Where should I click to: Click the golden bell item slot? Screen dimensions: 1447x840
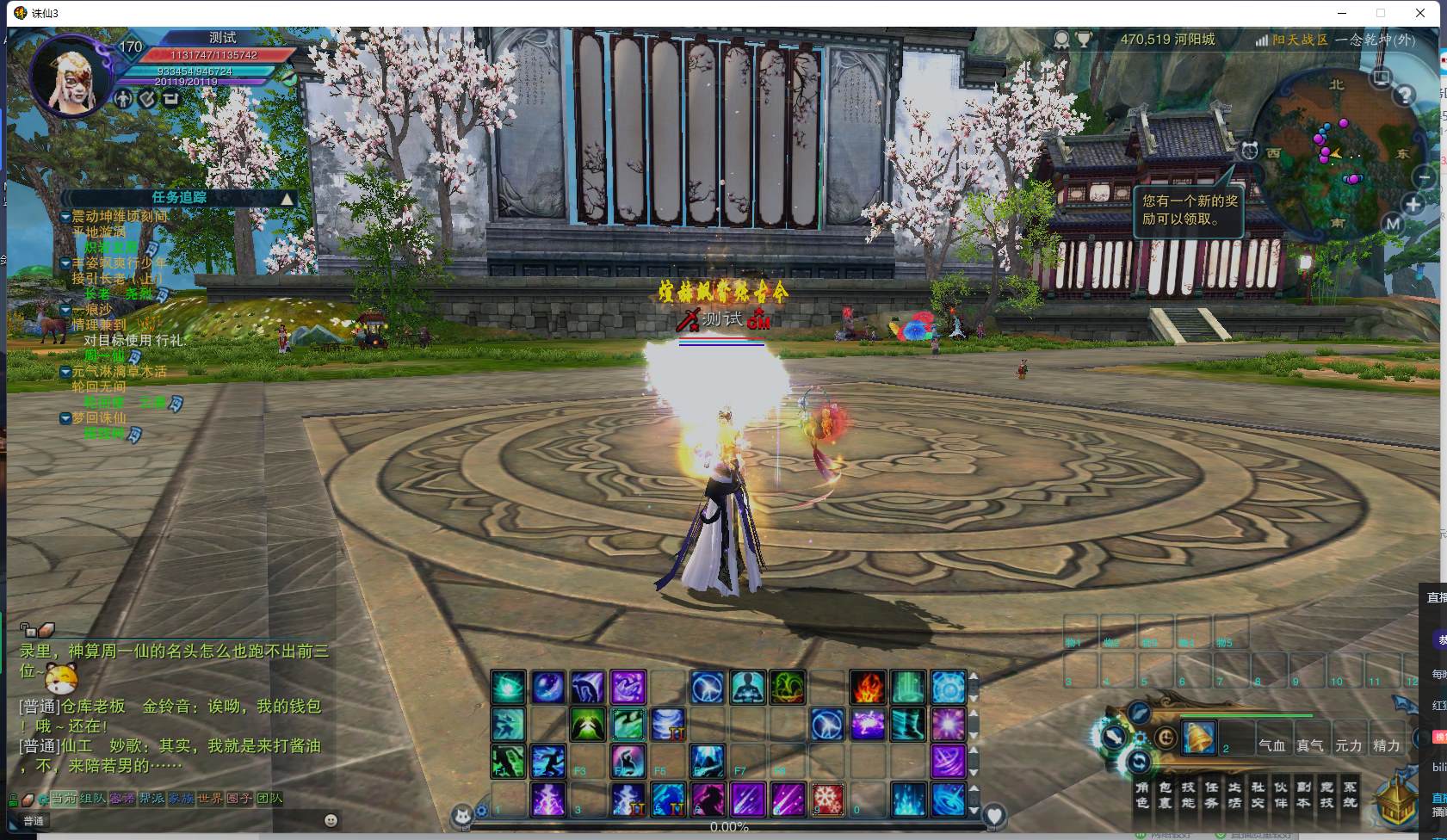1199,738
